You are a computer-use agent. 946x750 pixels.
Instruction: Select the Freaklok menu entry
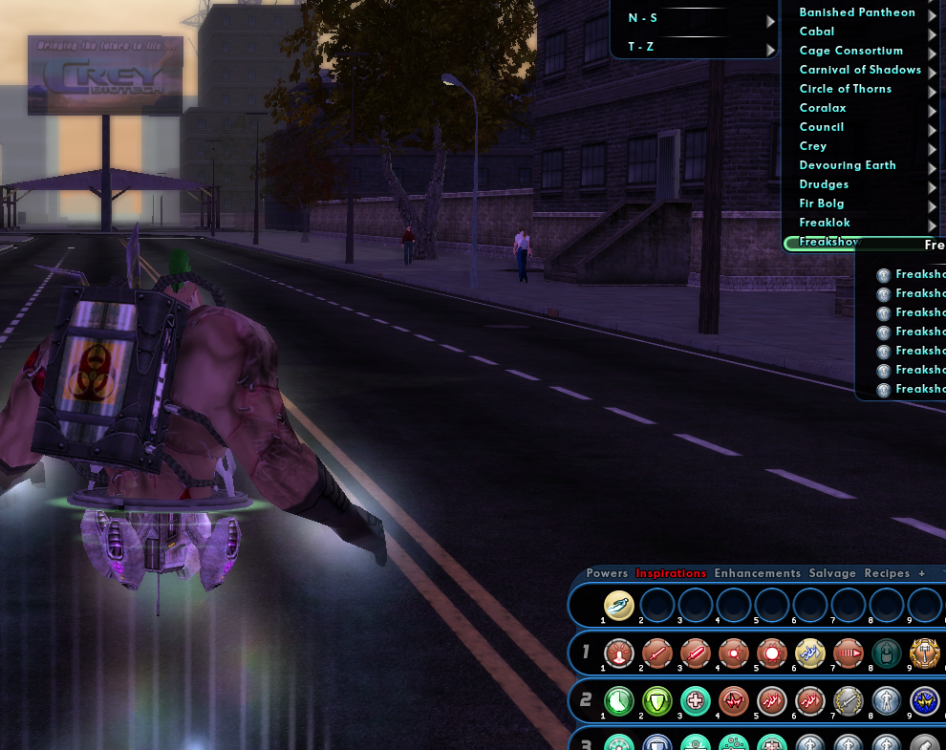tap(825, 222)
